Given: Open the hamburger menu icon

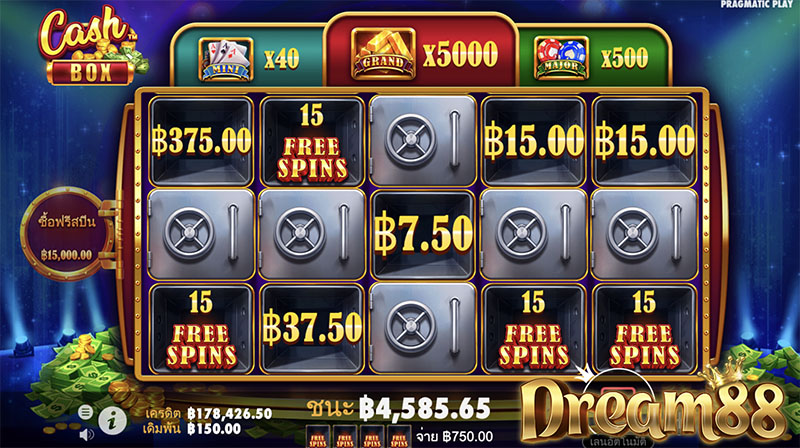Looking at the screenshot, I should [x=87, y=410].
